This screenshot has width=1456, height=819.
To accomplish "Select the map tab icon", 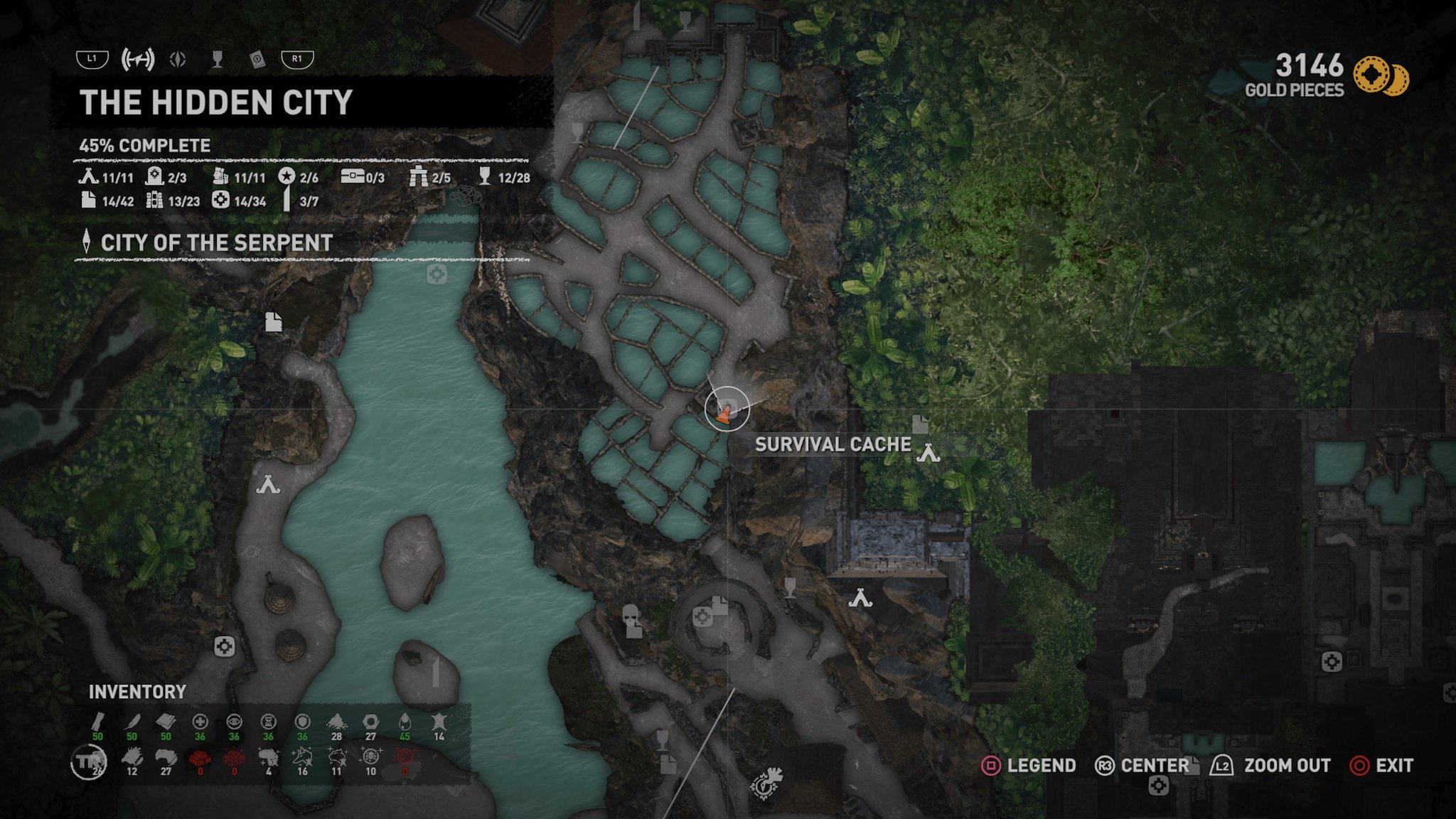I will pyautogui.click(x=138, y=60).
